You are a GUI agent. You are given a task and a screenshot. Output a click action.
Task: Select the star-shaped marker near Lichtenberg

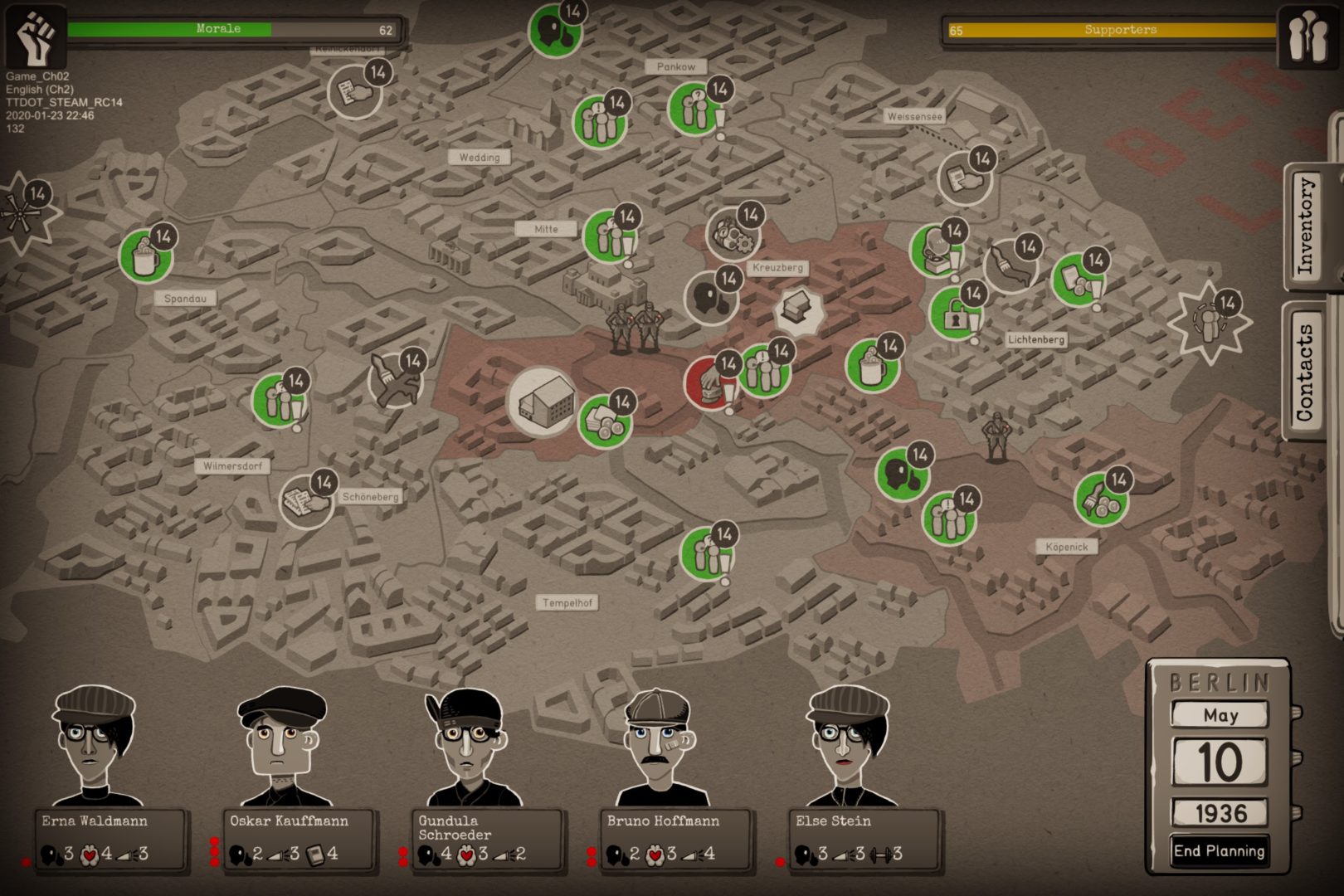[1210, 322]
